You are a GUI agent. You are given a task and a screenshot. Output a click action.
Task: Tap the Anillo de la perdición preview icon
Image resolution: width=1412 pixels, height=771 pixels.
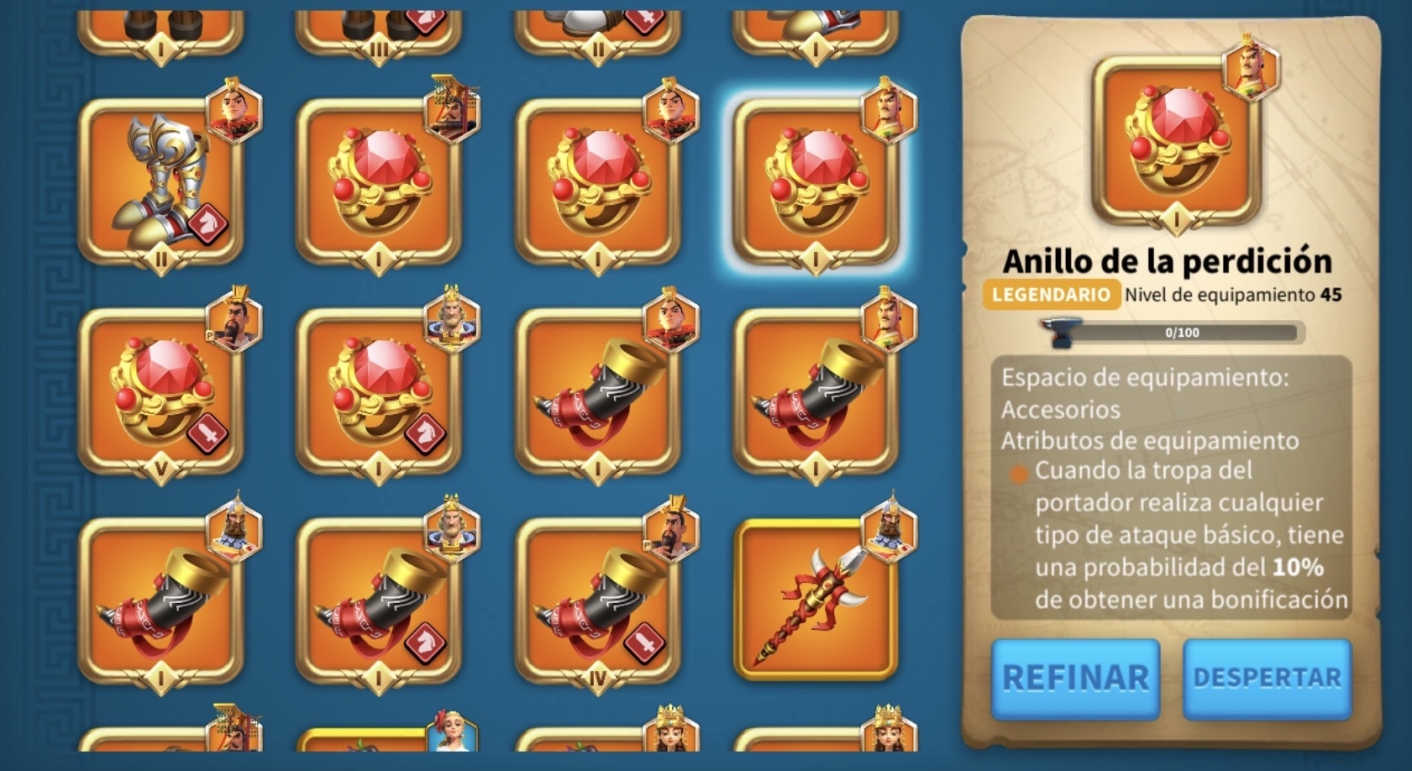pyautogui.click(x=1171, y=139)
